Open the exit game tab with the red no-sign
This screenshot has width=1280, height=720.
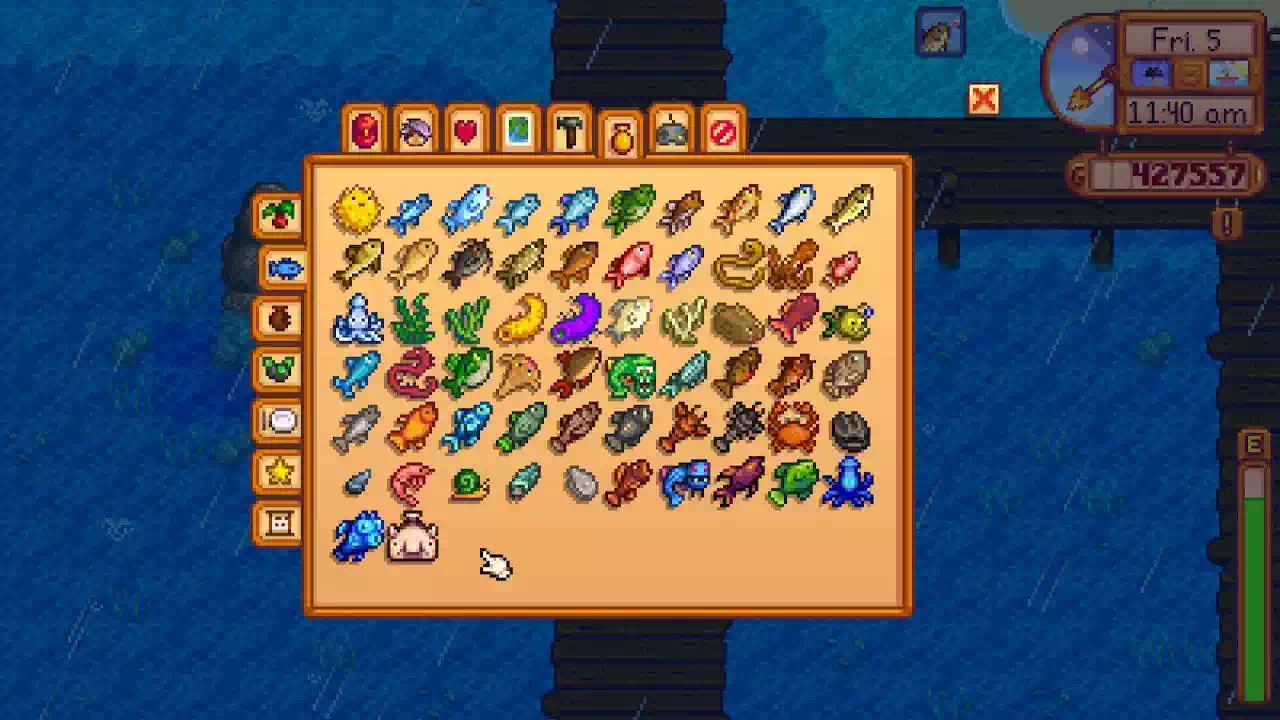[x=723, y=131]
